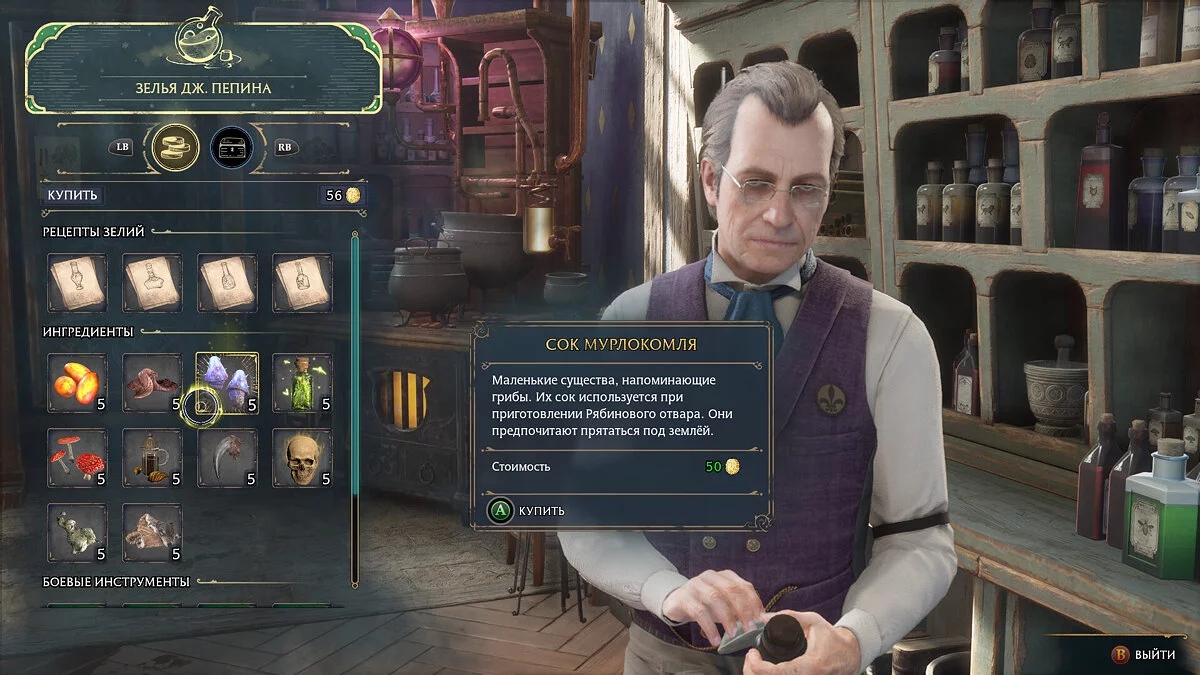Select the orange Ashwinder eggs ingredient
Screen dimensions: 1200x675
pyautogui.click(x=77, y=382)
